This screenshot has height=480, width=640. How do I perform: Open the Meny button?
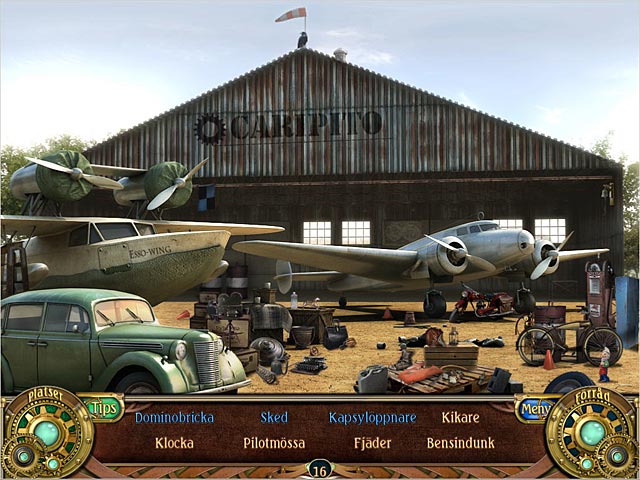[x=532, y=409]
